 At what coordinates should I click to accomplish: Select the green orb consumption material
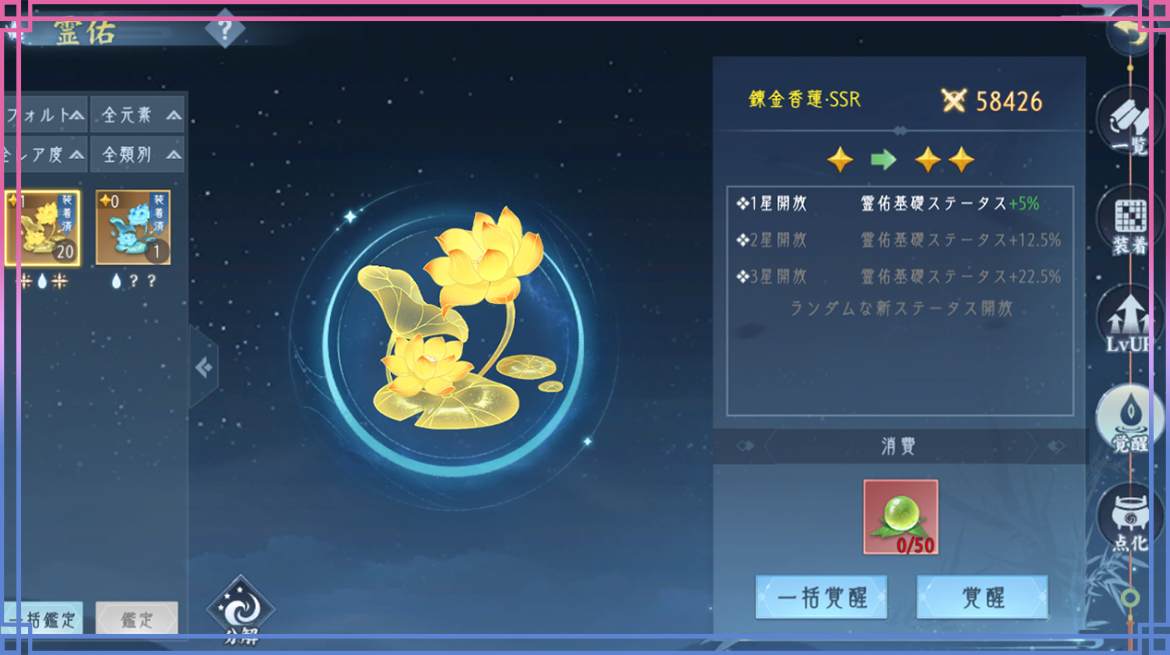(900, 517)
